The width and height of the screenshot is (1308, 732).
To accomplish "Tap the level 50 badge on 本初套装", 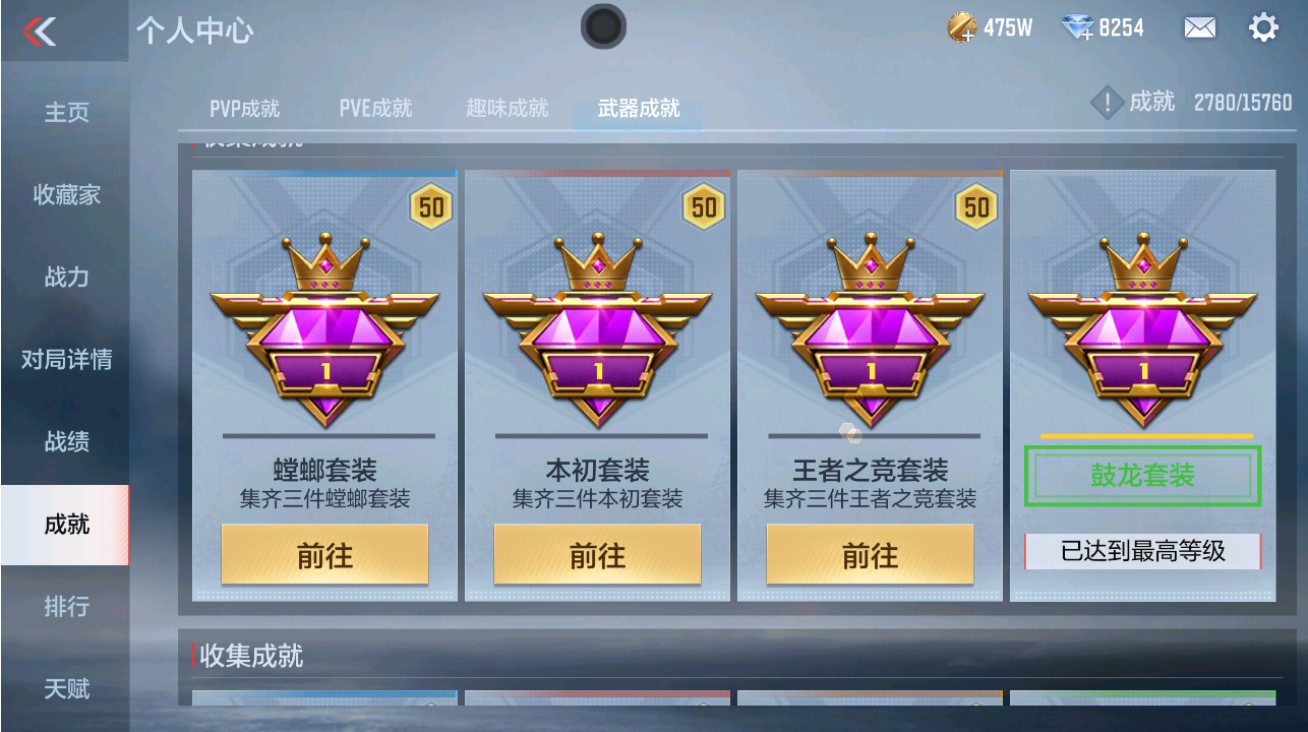I will tap(704, 209).
